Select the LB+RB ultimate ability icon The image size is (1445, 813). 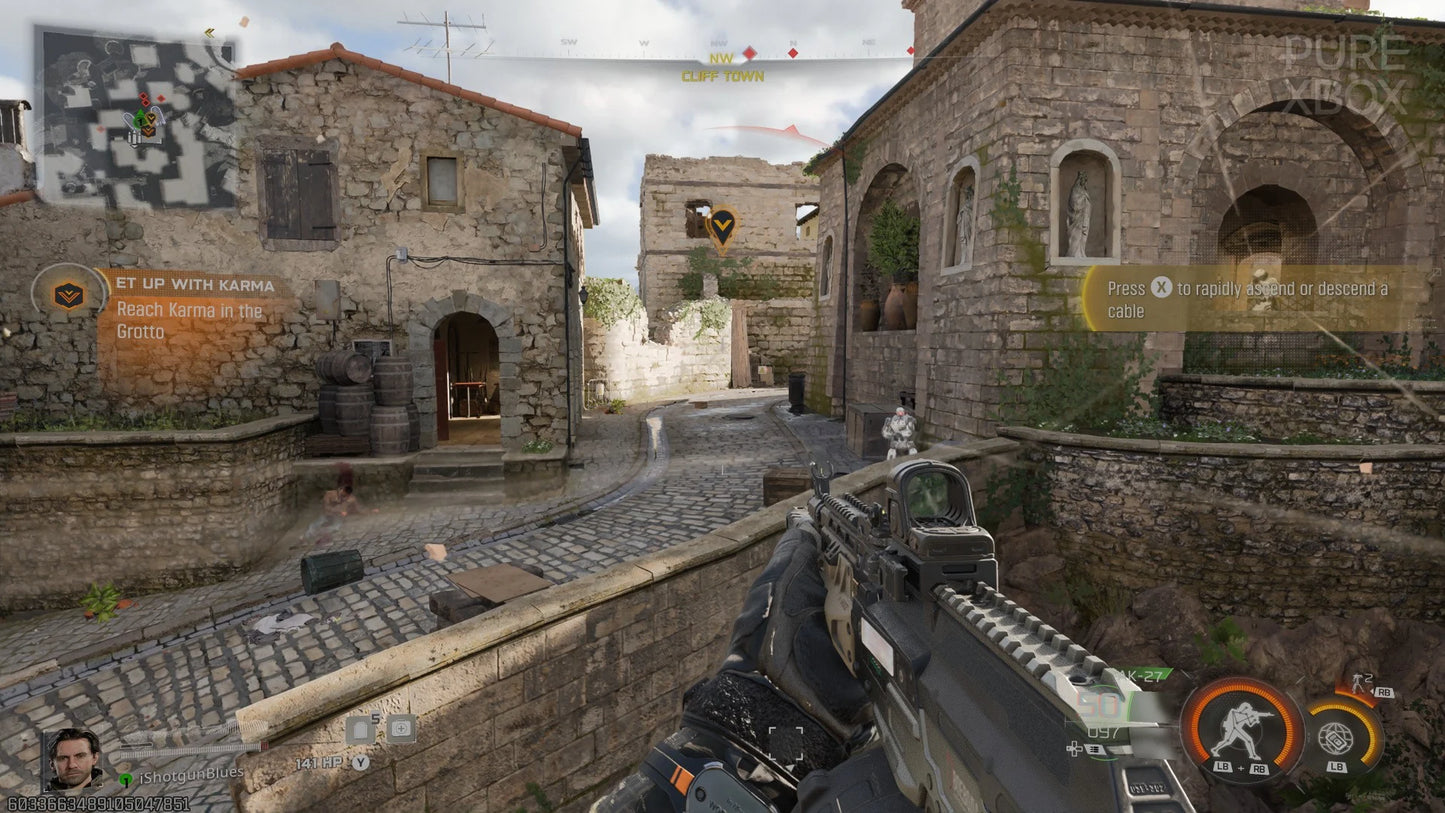[1241, 730]
